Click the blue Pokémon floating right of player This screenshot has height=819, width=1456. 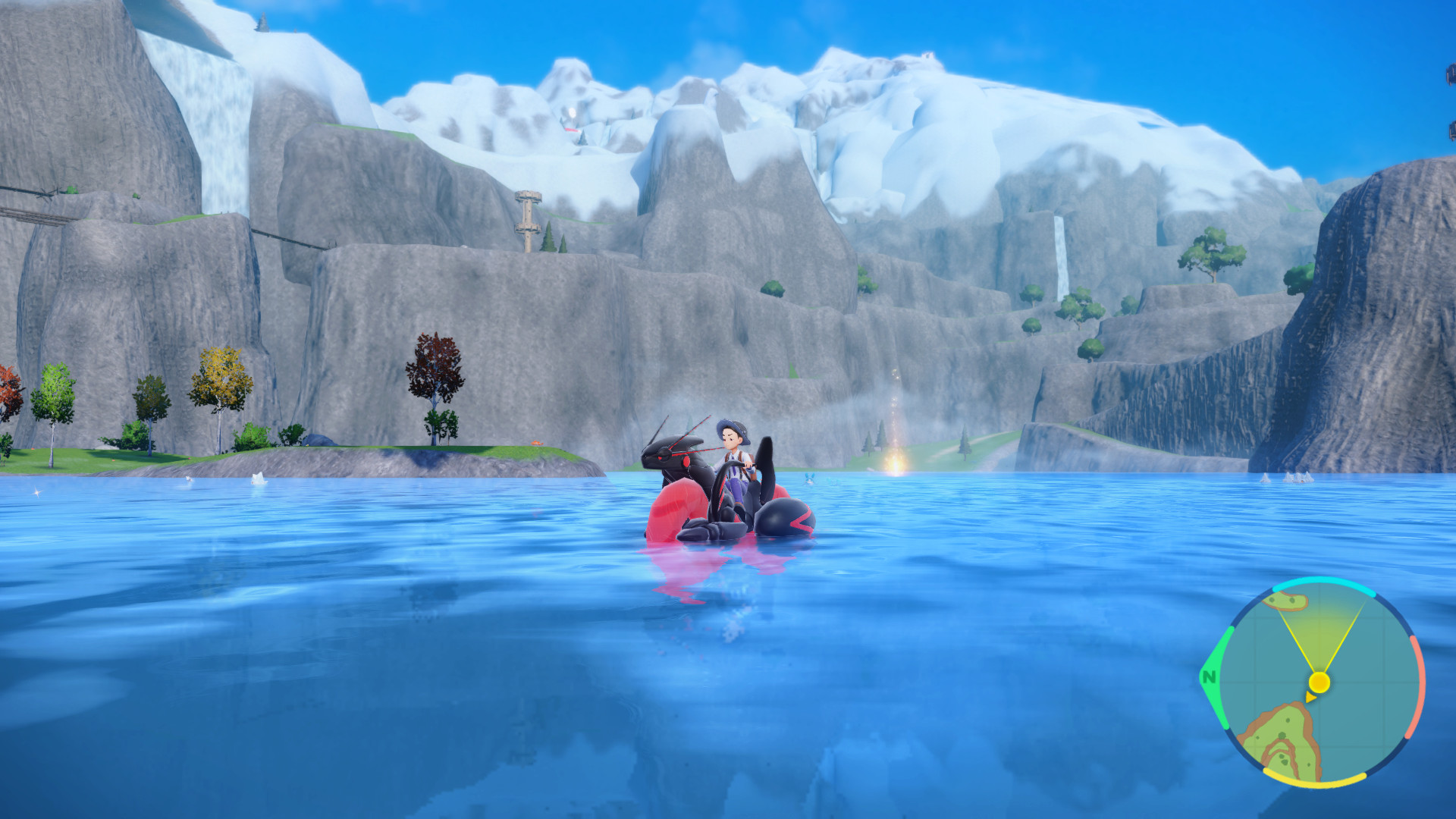(810, 479)
